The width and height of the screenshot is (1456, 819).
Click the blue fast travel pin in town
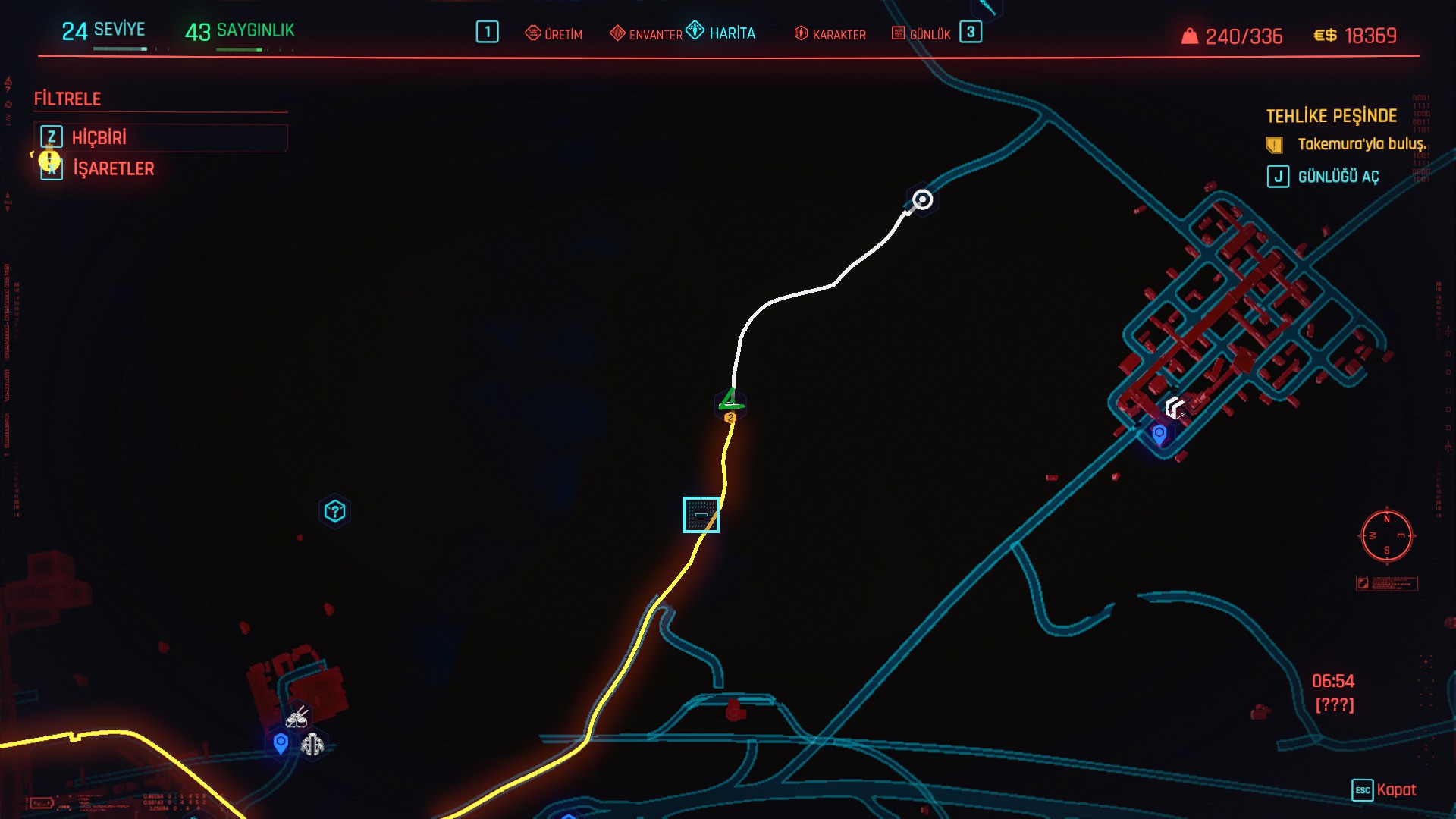pos(1159,435)
